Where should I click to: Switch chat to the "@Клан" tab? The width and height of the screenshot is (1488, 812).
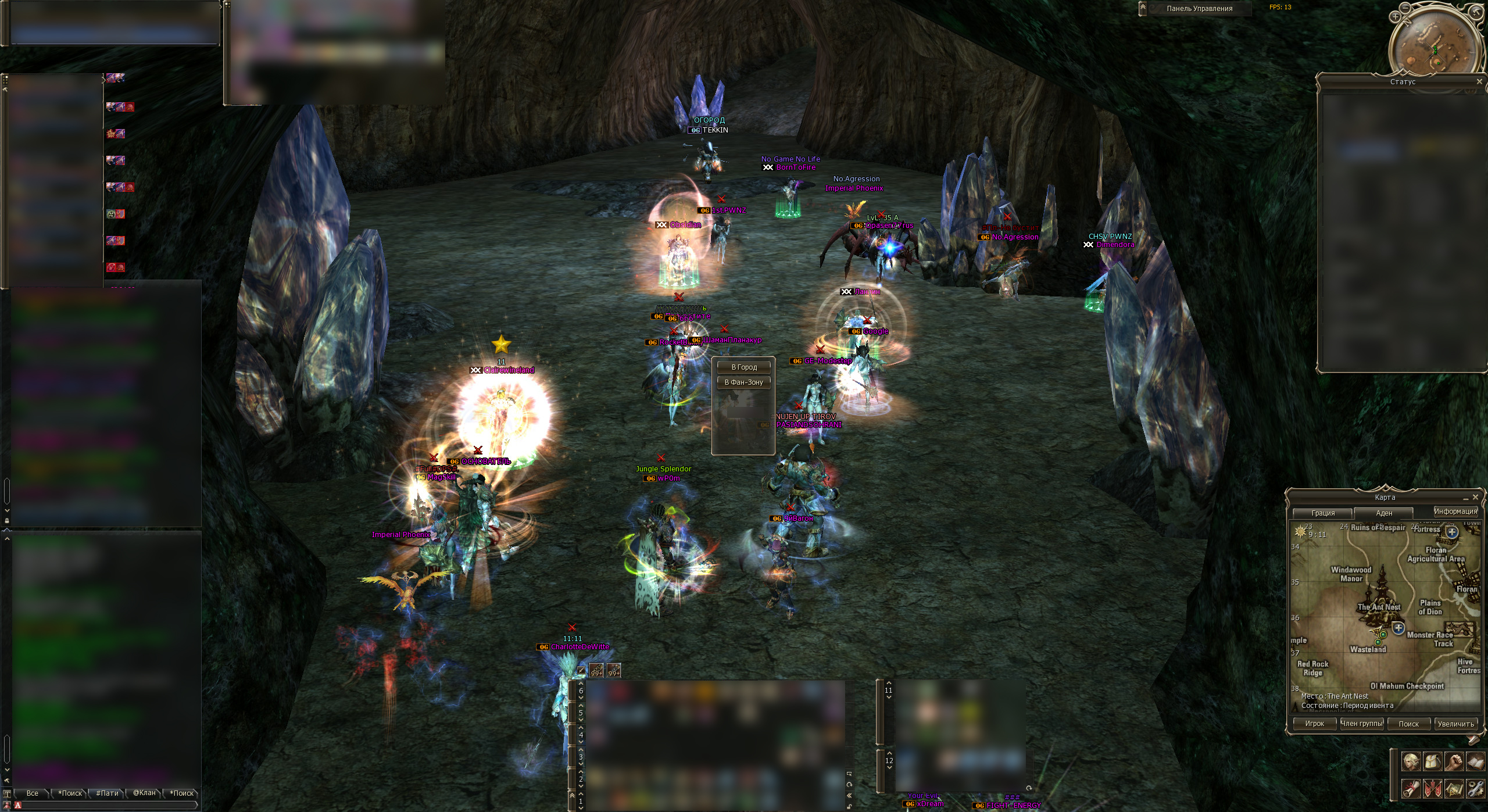coord(144,793)
